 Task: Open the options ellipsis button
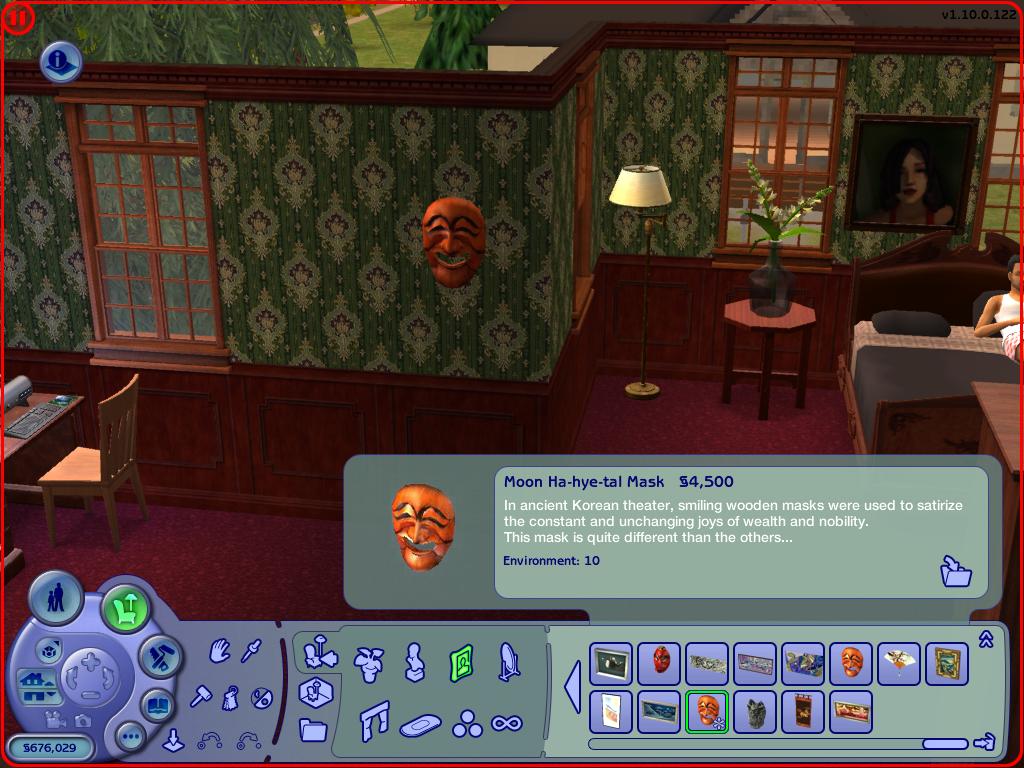[131, 737]
